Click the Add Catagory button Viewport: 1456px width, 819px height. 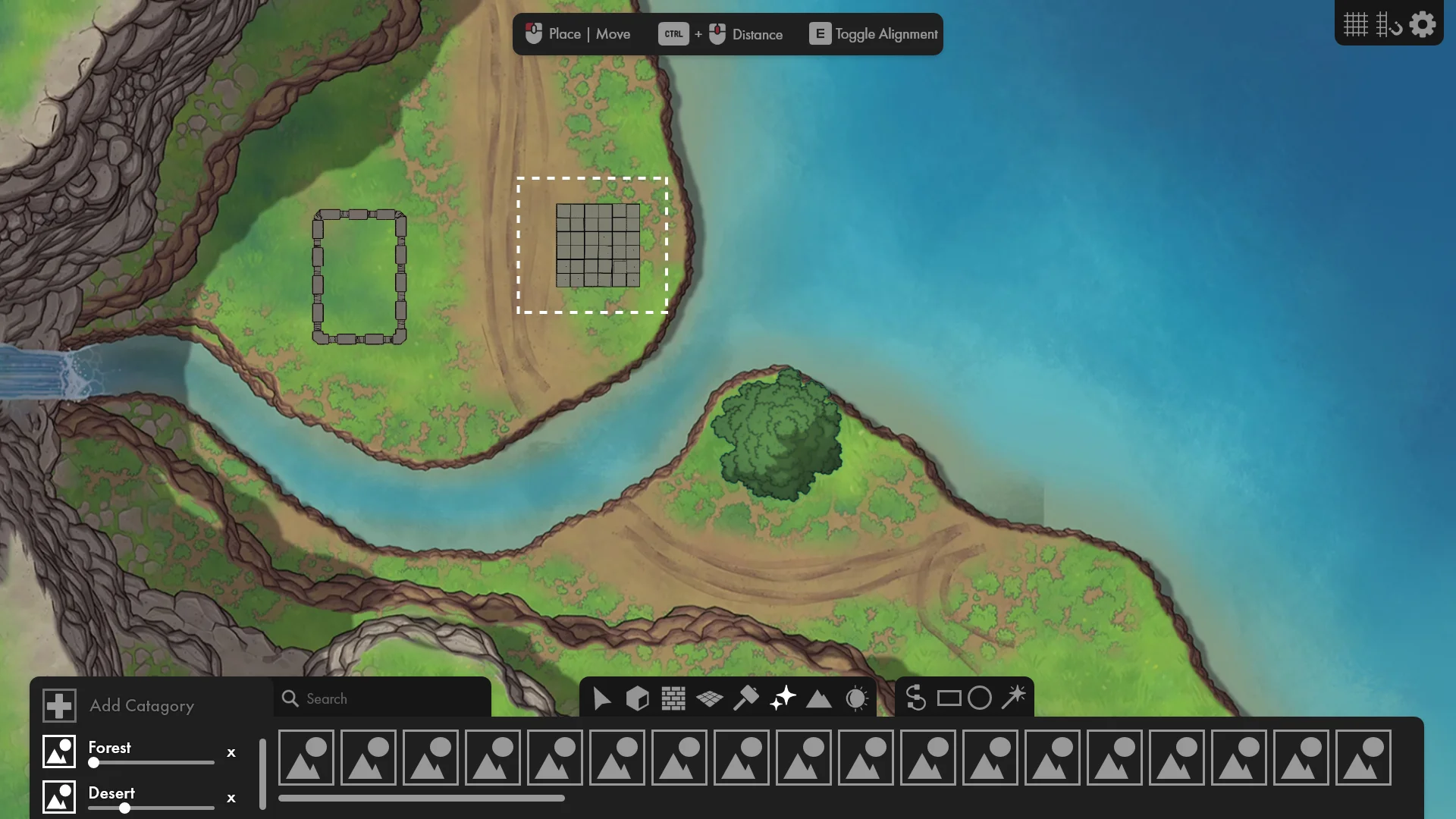pos(140,705)
